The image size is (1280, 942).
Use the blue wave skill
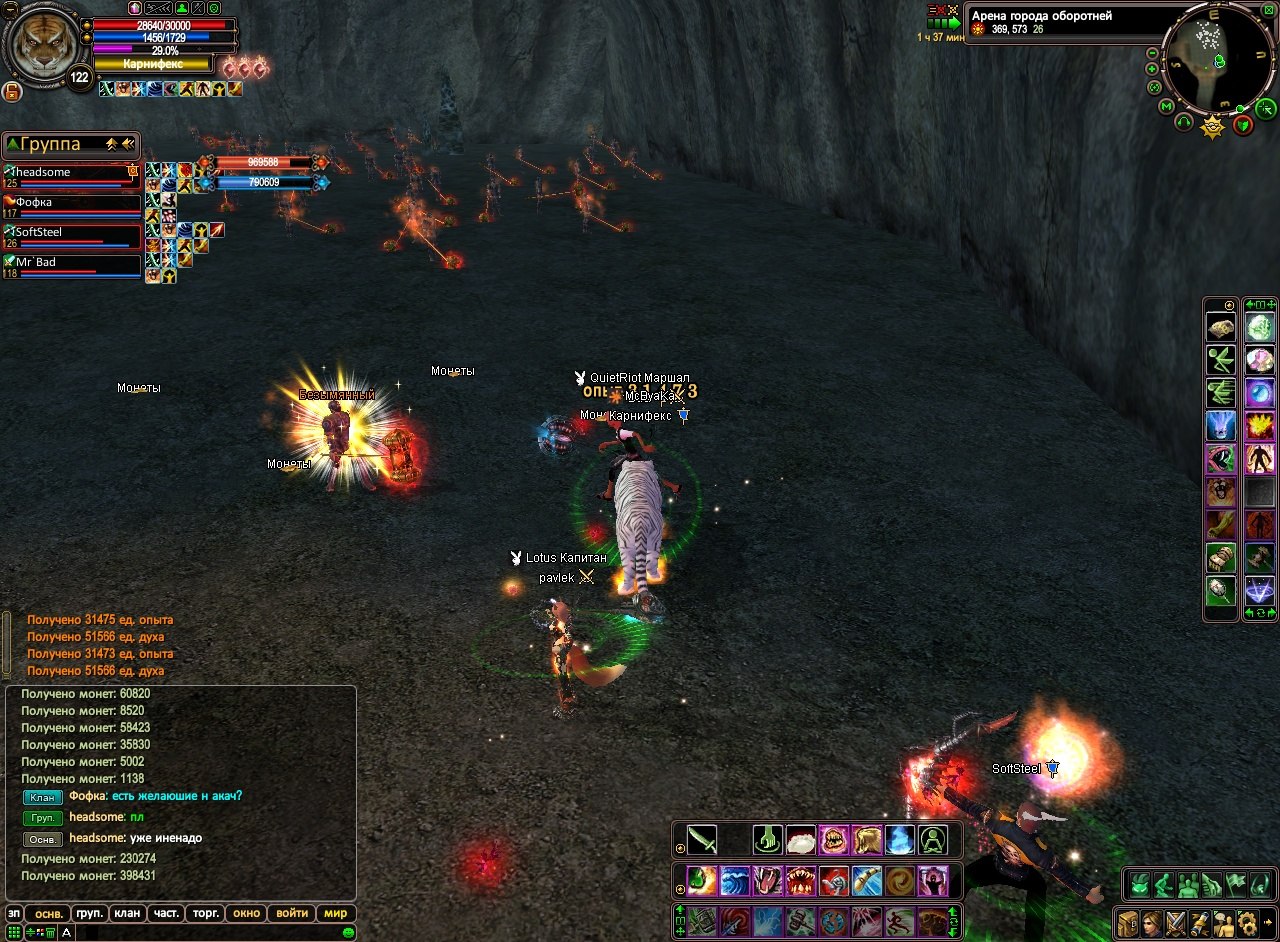click(735, 880)
